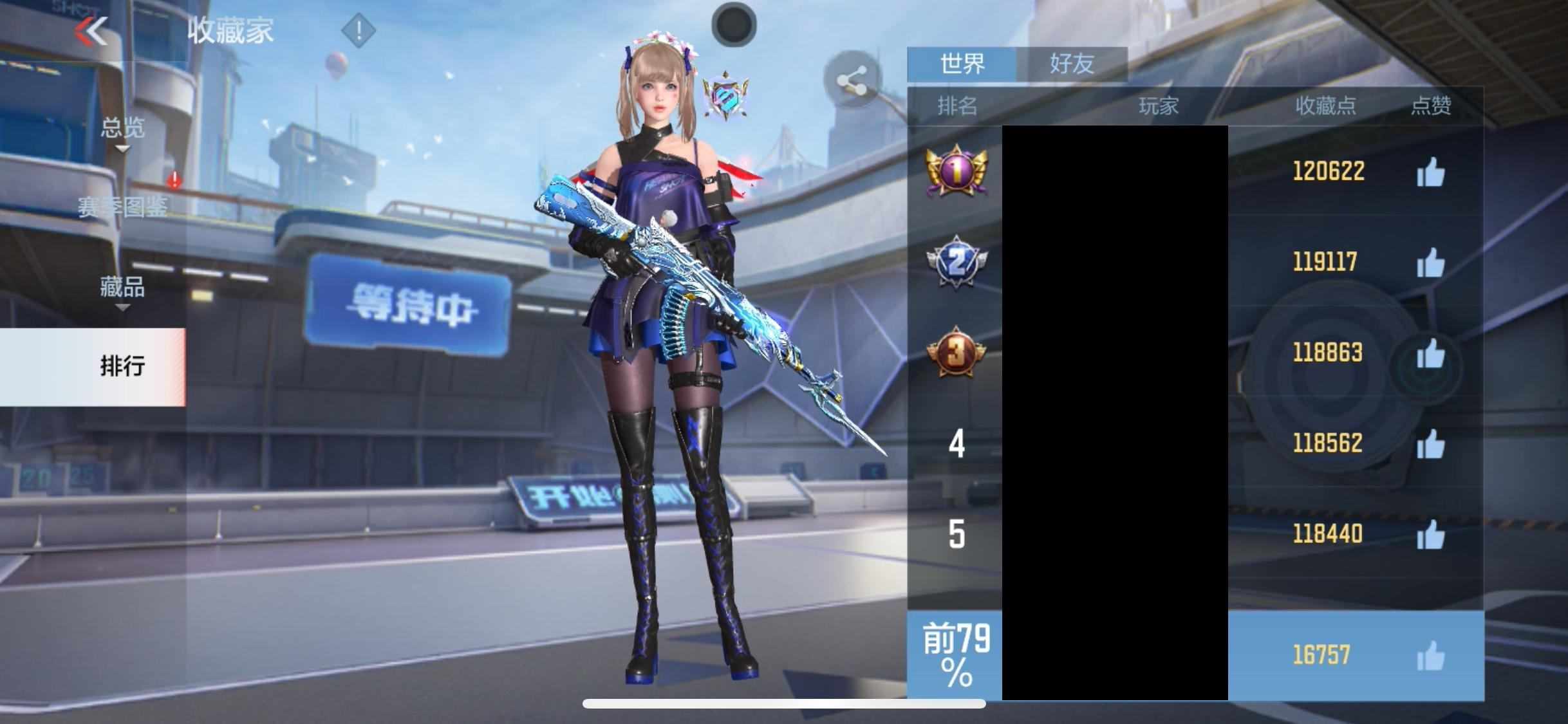1568x724 pixels.
Task: Expand the 藏品 collection section
Action: tap(122, 287)
